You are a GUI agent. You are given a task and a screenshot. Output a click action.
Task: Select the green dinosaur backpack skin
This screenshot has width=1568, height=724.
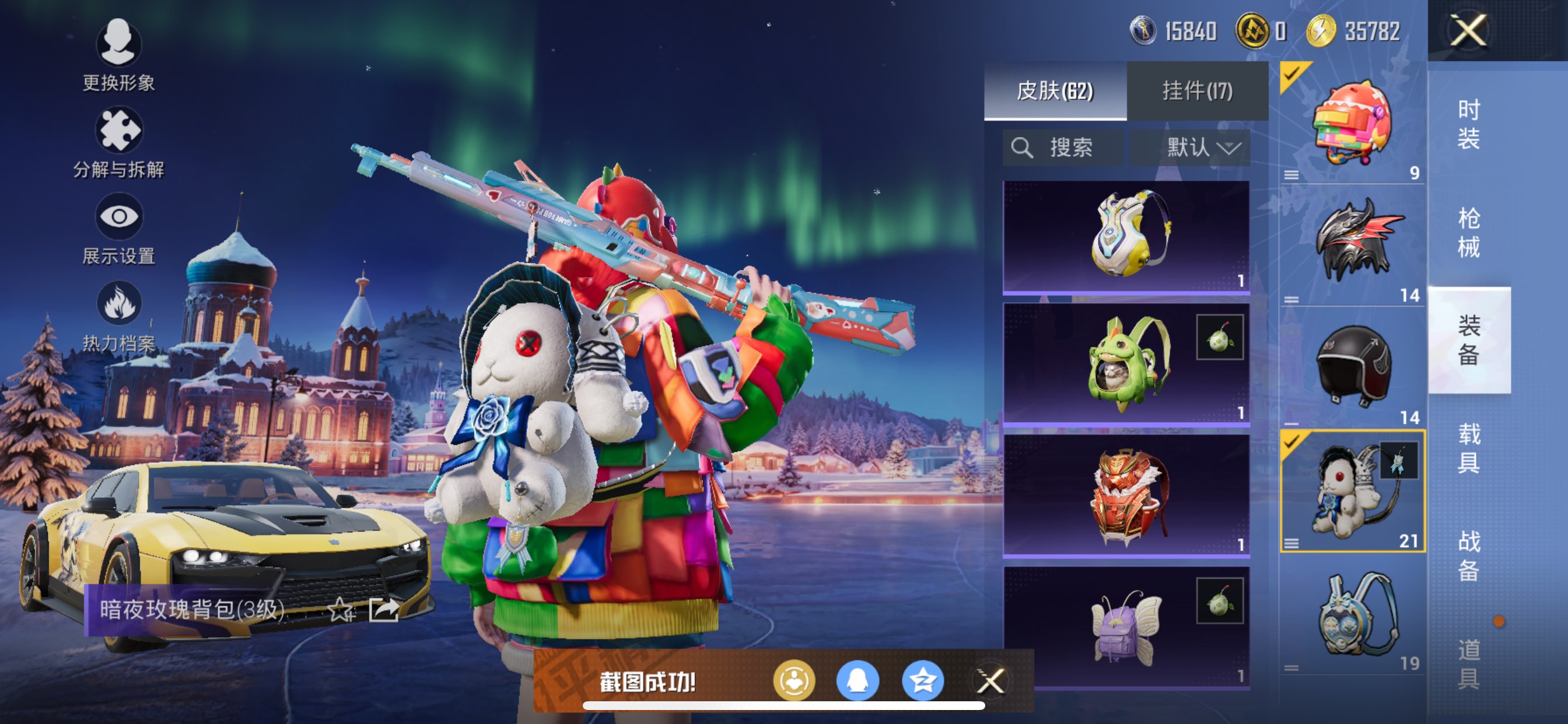coord(1126,365)
